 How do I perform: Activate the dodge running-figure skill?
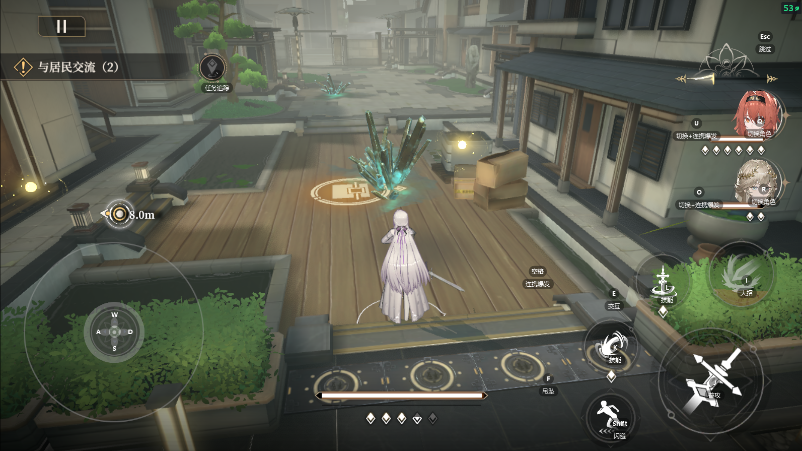(x=609, y=412)
